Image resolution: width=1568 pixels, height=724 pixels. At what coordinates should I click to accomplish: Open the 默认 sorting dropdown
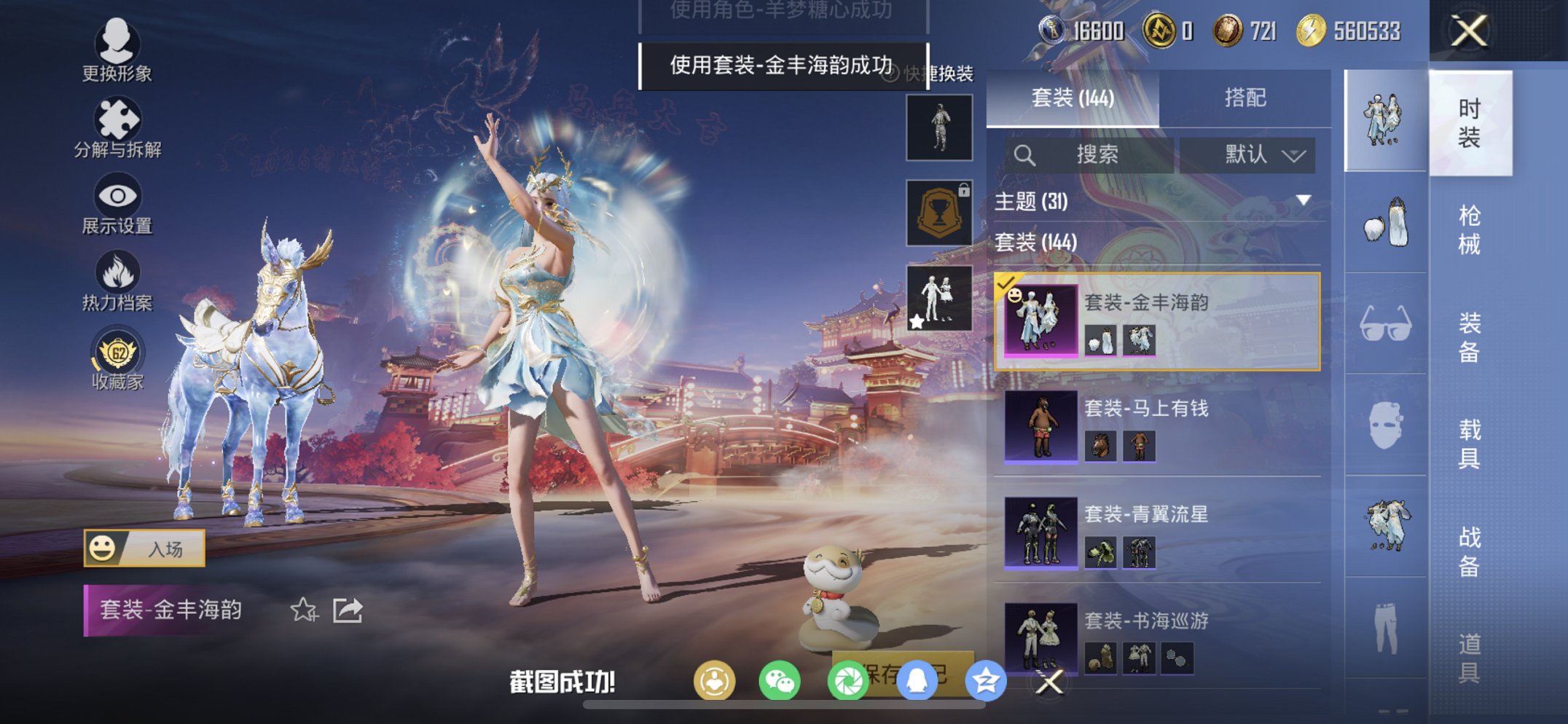pyautogui.click(x=1248, y=154)
